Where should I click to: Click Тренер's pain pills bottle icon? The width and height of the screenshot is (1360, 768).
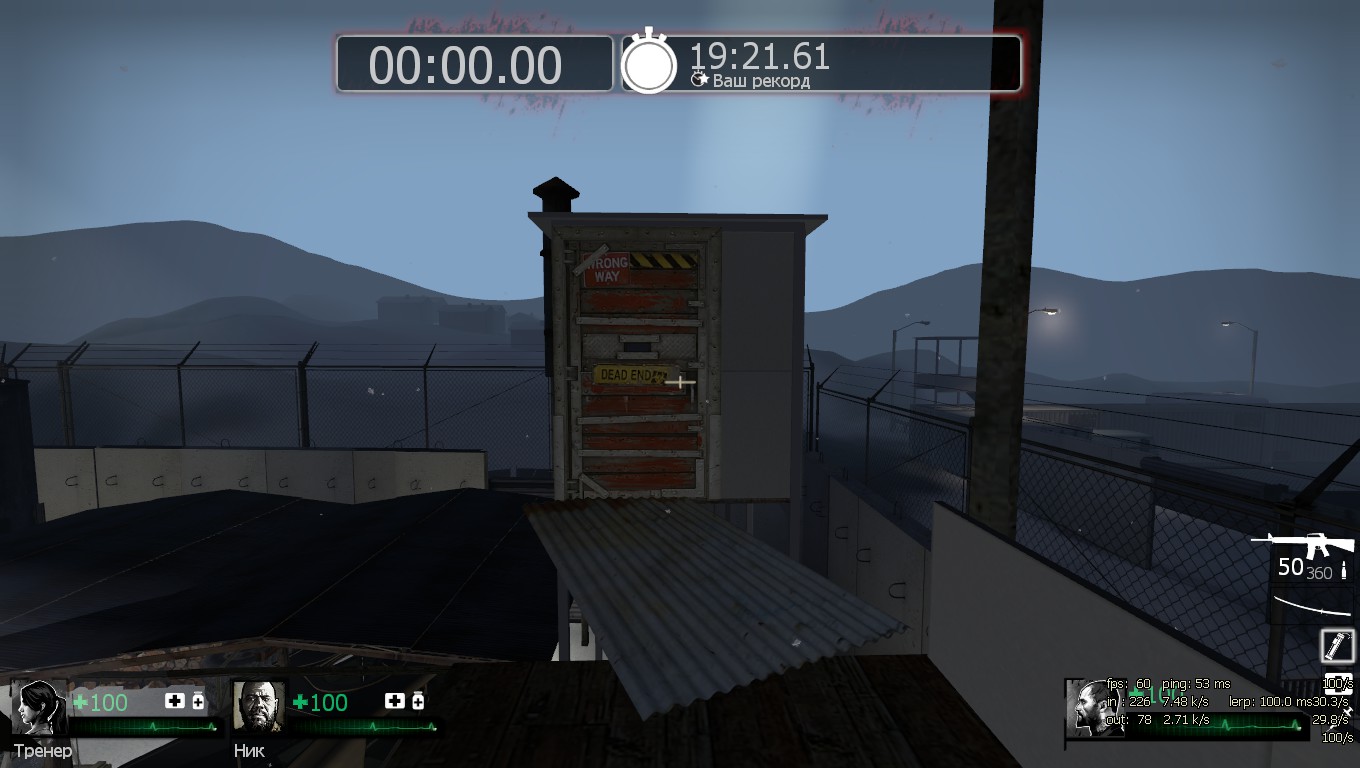click(198, 701)
